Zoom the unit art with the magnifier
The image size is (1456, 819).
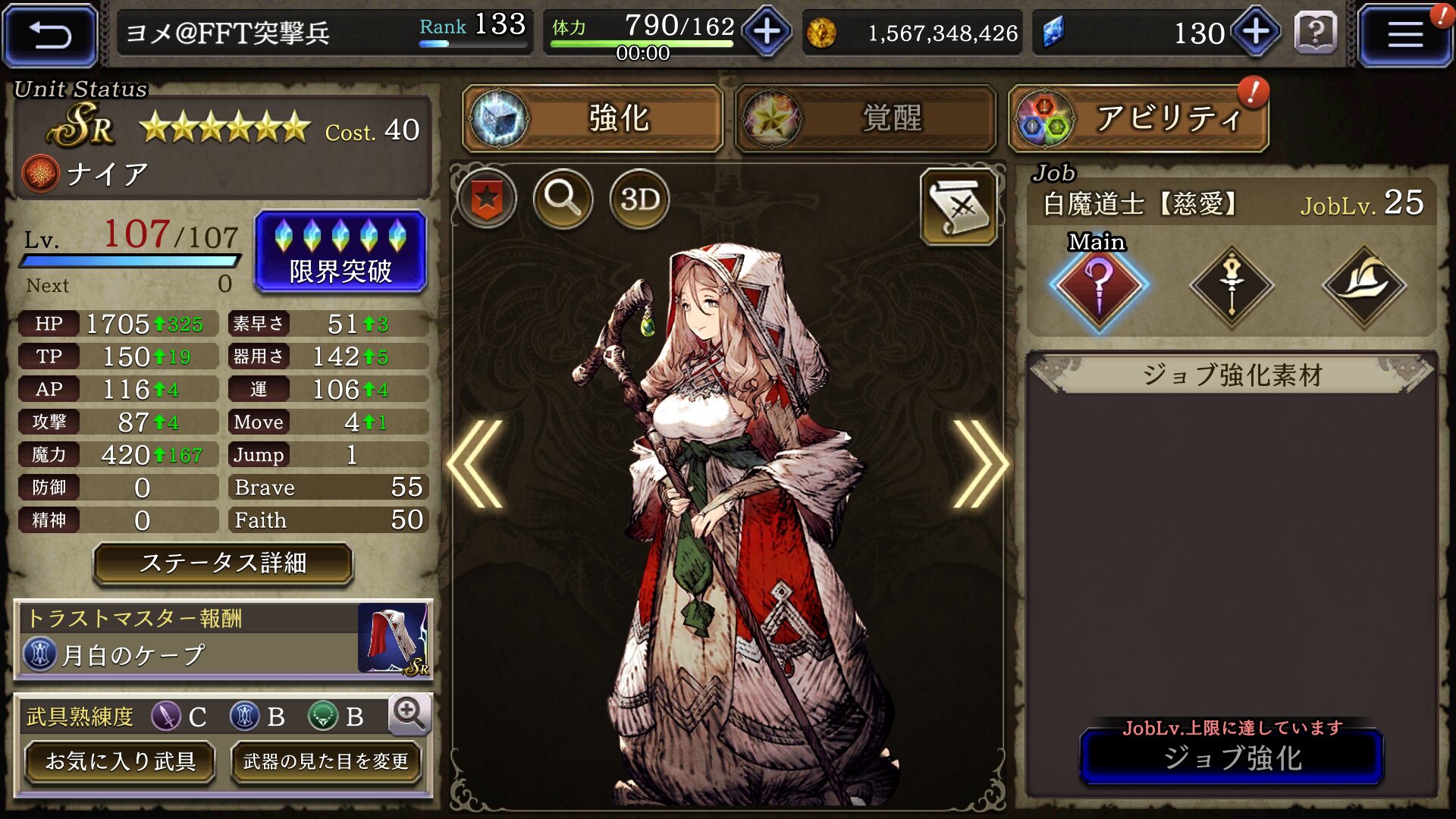click(563, 199)
